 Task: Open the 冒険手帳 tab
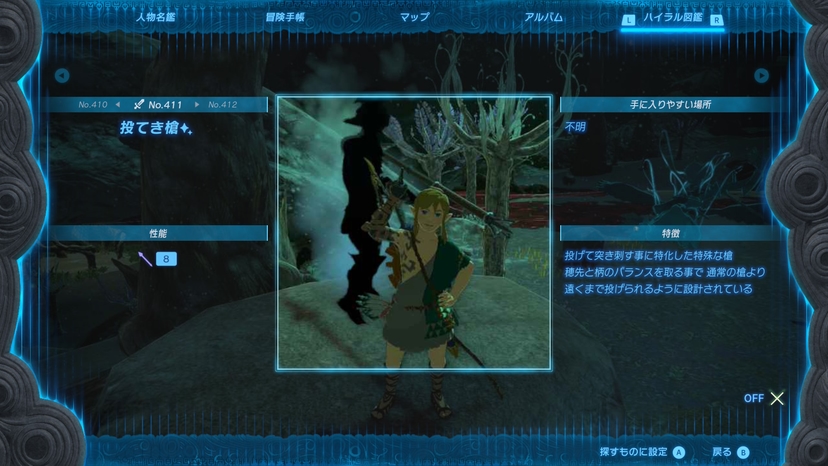click(x=285, y=17)
